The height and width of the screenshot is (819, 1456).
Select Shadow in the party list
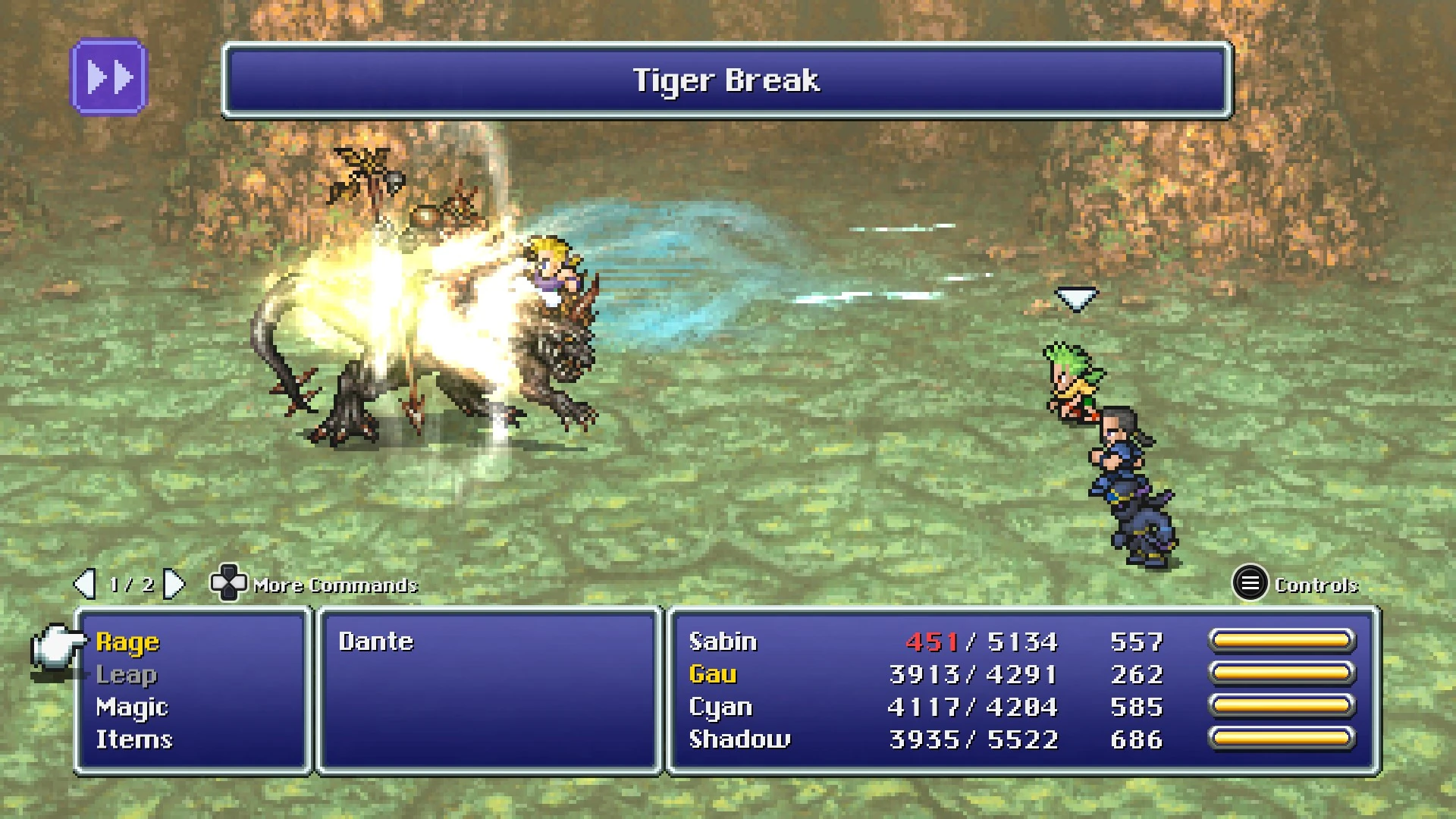(x=739, y=739)
